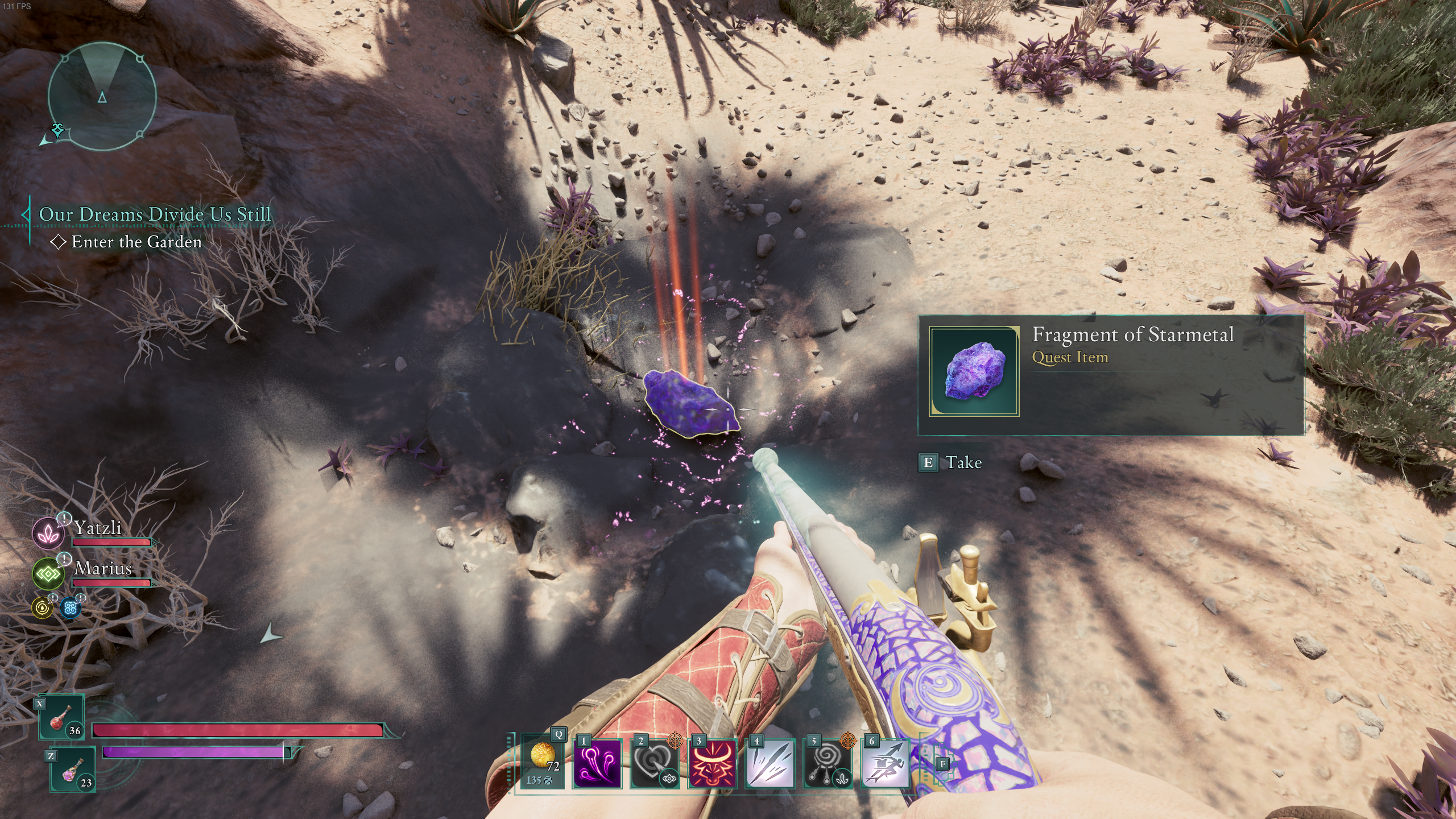
Task: Use the red health potion slot
Action: 61,717
